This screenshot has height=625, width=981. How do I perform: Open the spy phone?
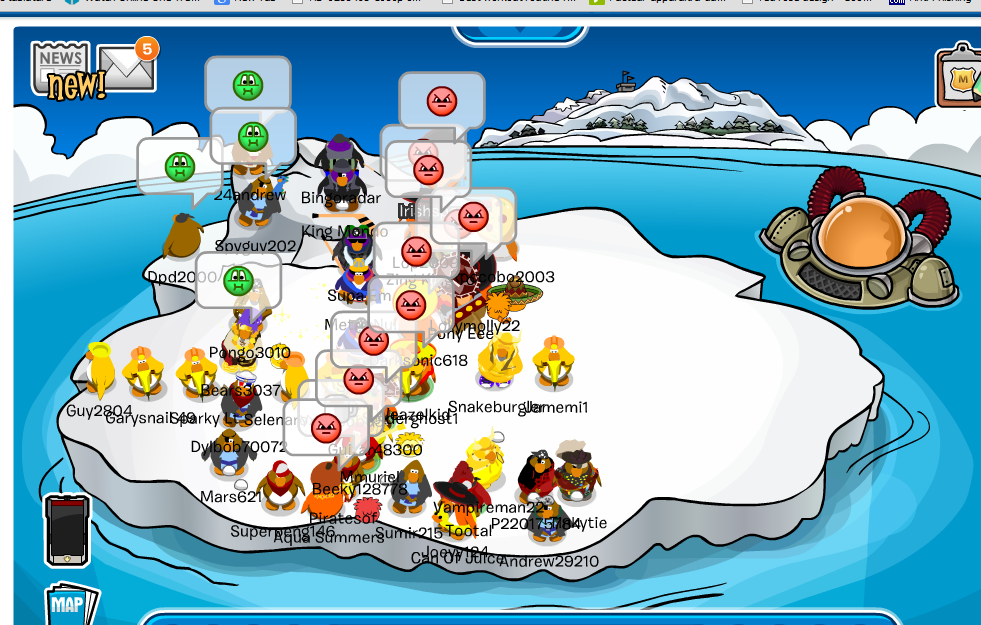tap(67, 530)
